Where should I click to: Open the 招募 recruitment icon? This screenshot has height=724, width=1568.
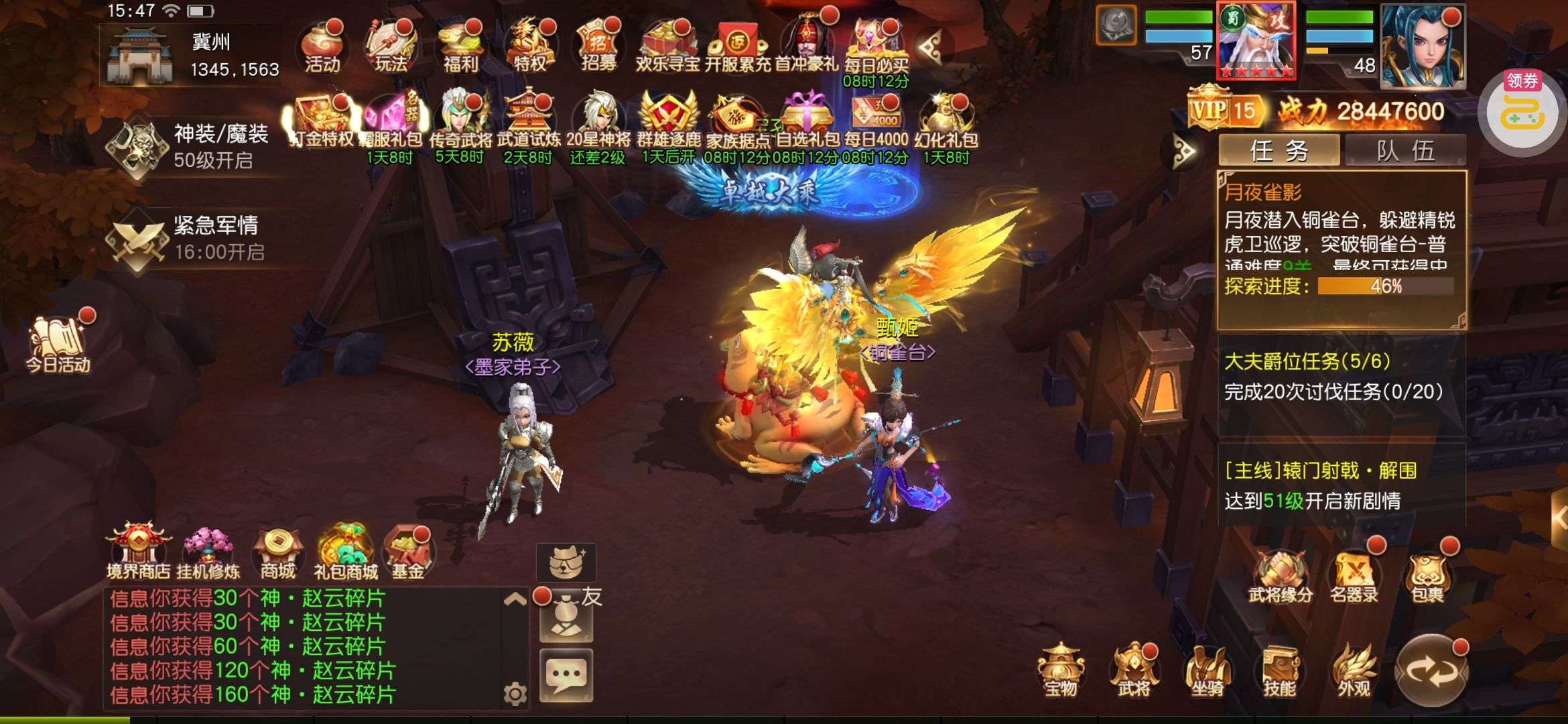pyautogui.click(x=598, y=47)
